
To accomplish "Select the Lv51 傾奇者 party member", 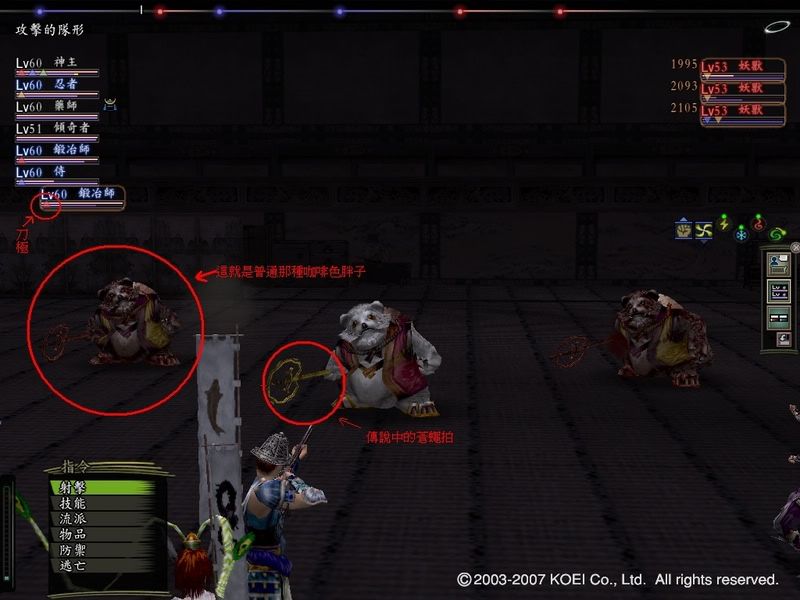I will tap(57, 129).
